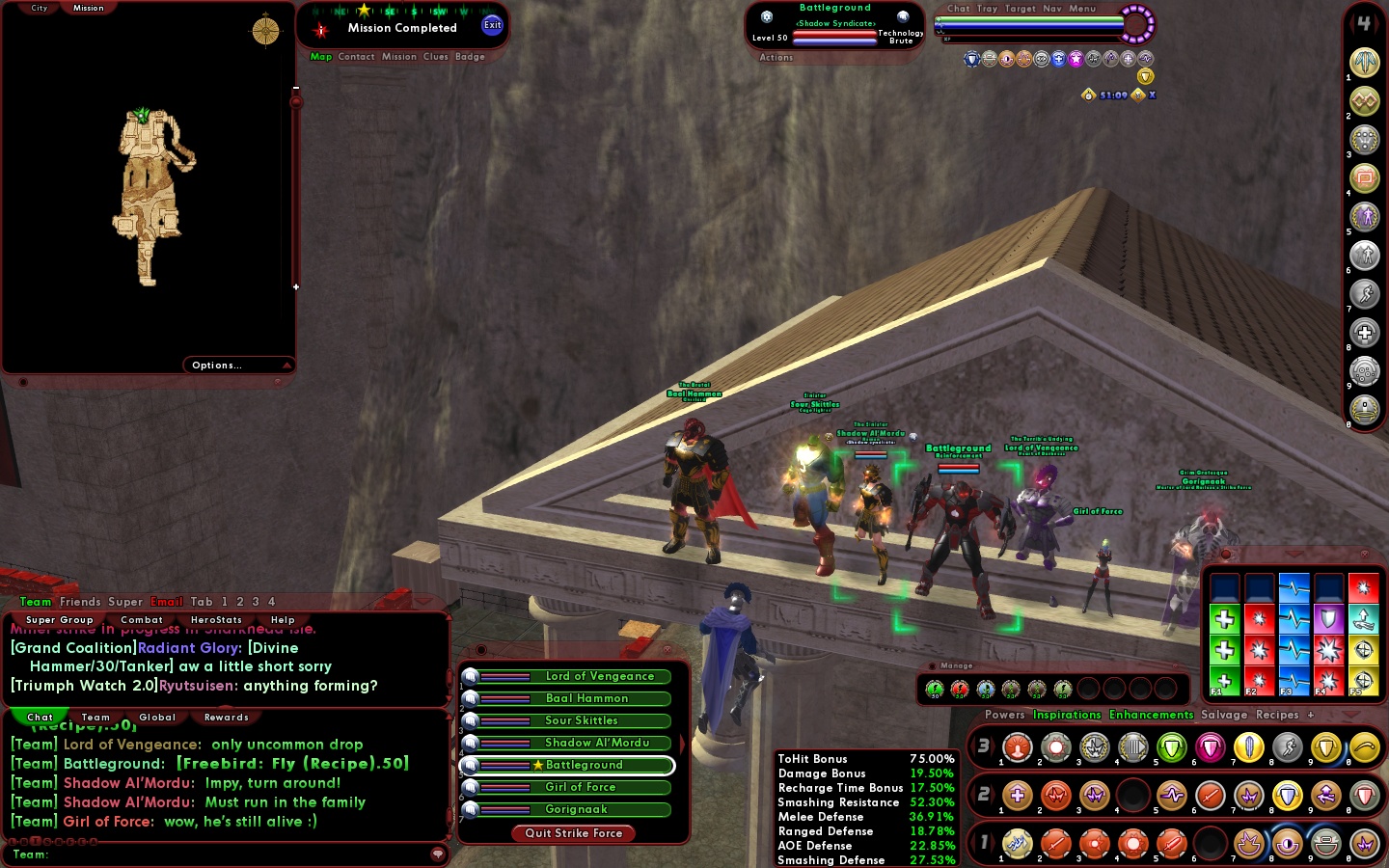
Task: Mute the speaker icon next to Lord of Vengeance
Action: pos(469,676)
